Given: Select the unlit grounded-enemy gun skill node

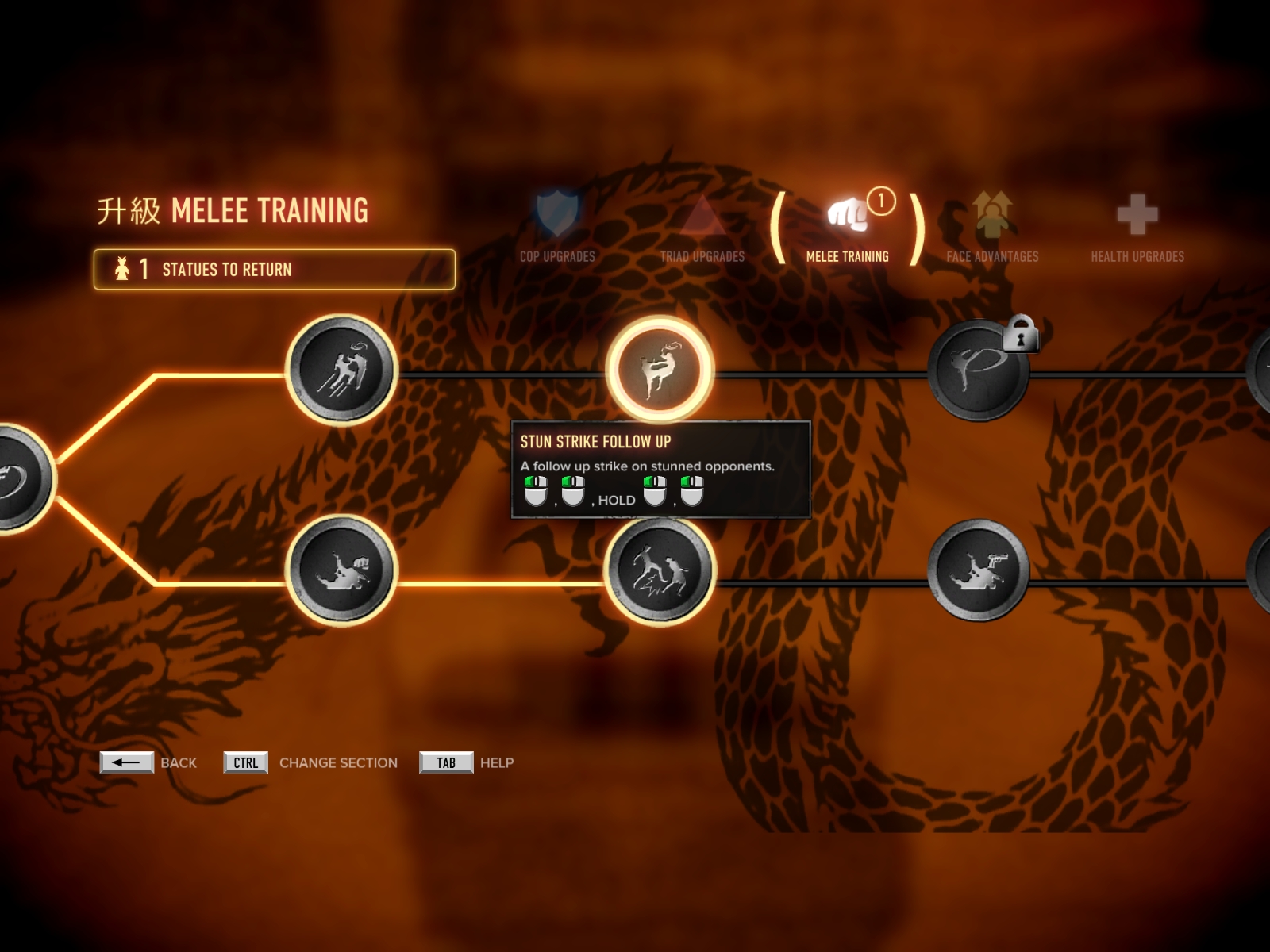Looking at the screenshot, I should click(979, 570).
